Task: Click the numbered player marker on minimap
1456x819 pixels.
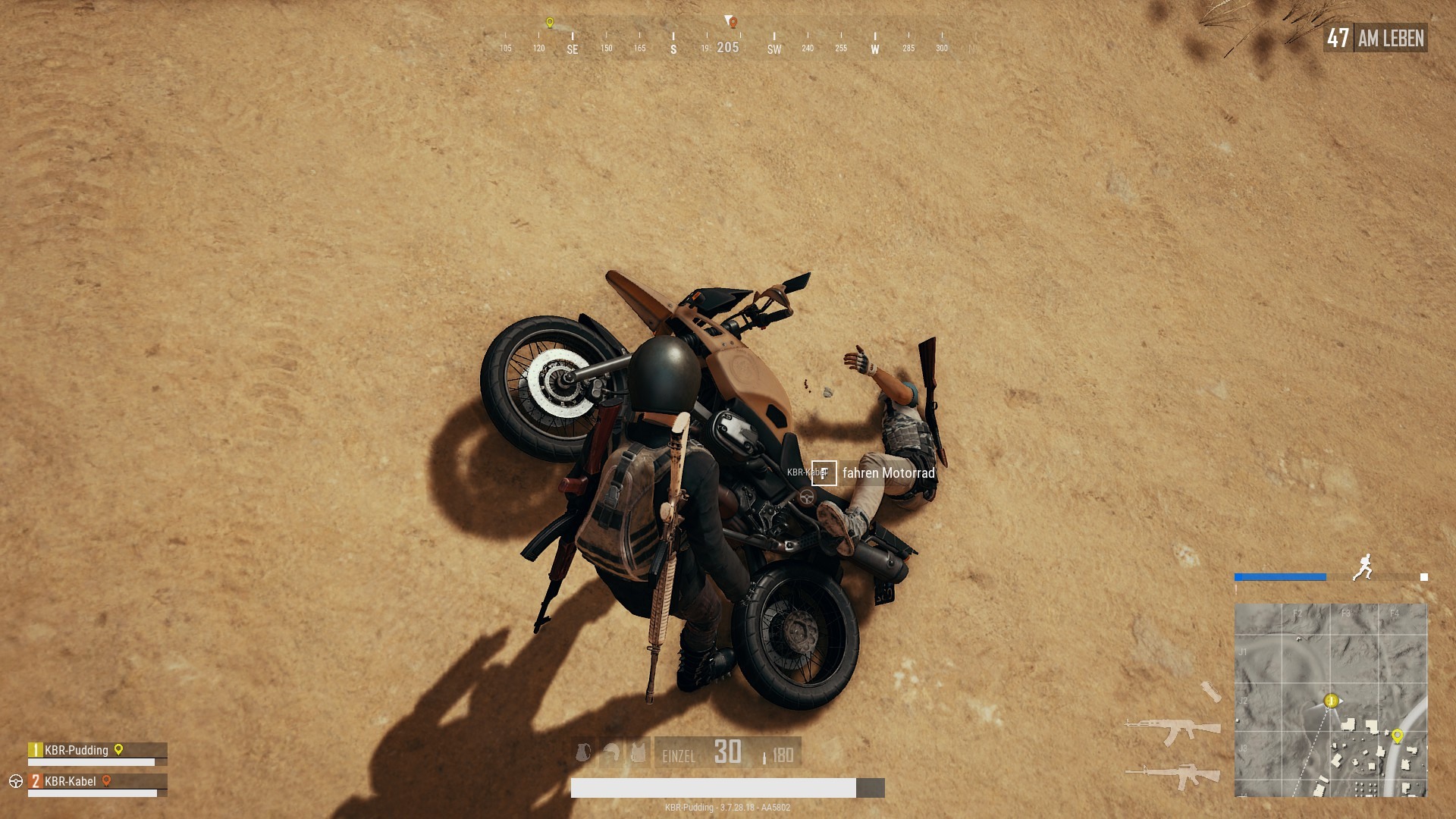Action: [x=1331, y=701]
